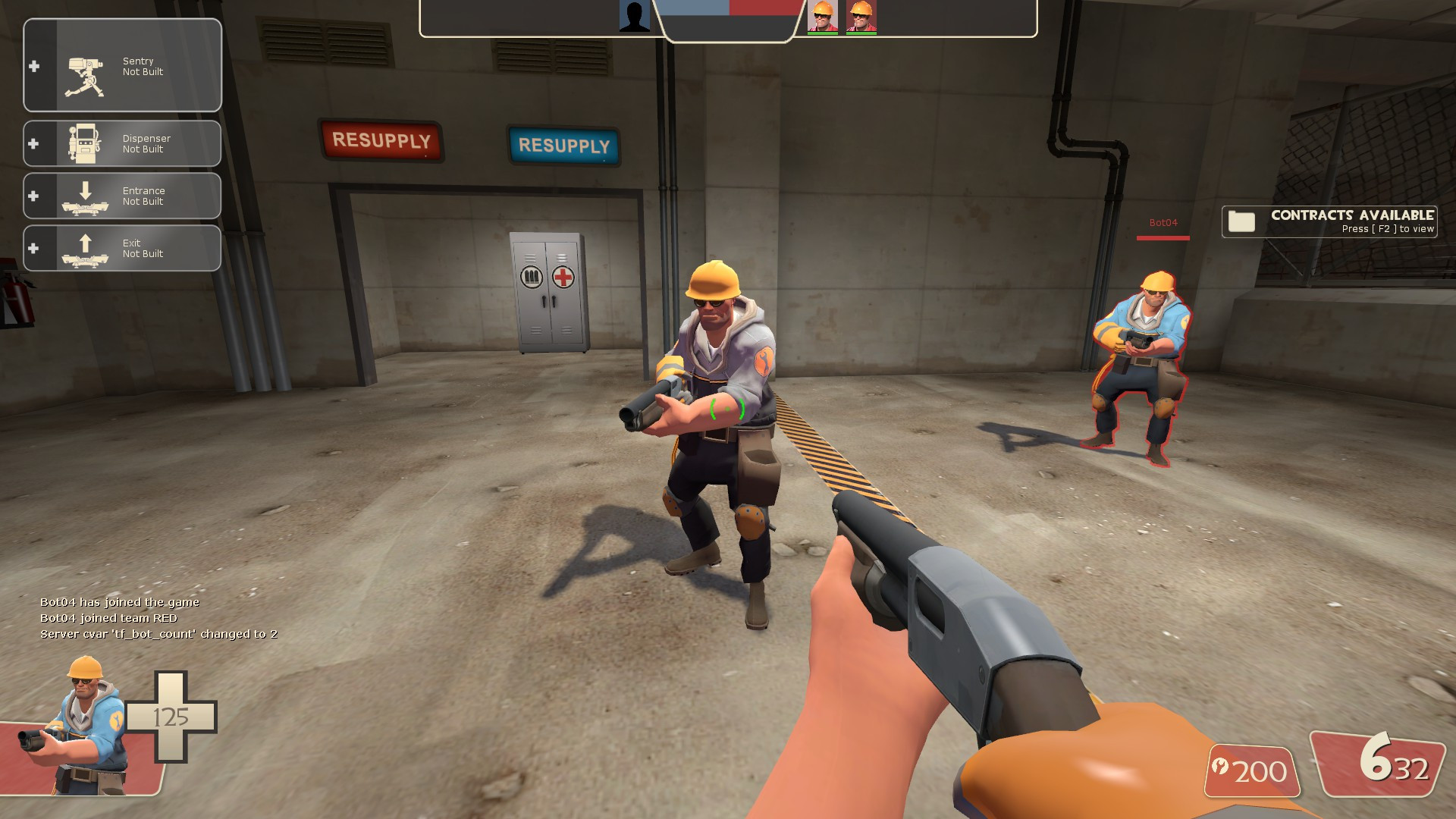Click the Exit teleporter icon
Viewport: 1456px width, 819px height.
[x=85, y=248]
